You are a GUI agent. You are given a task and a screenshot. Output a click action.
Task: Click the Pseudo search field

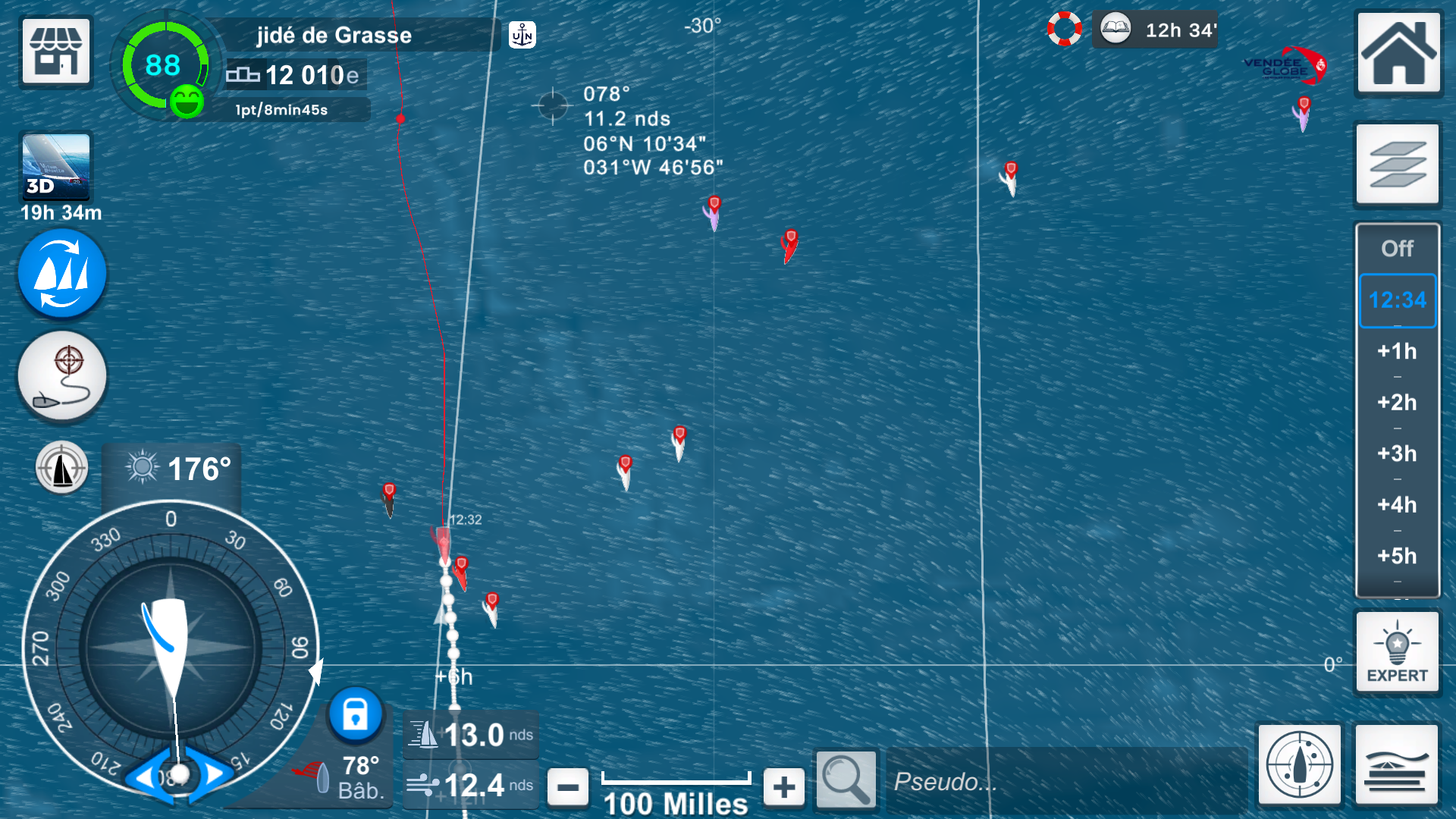point(1065,781)
